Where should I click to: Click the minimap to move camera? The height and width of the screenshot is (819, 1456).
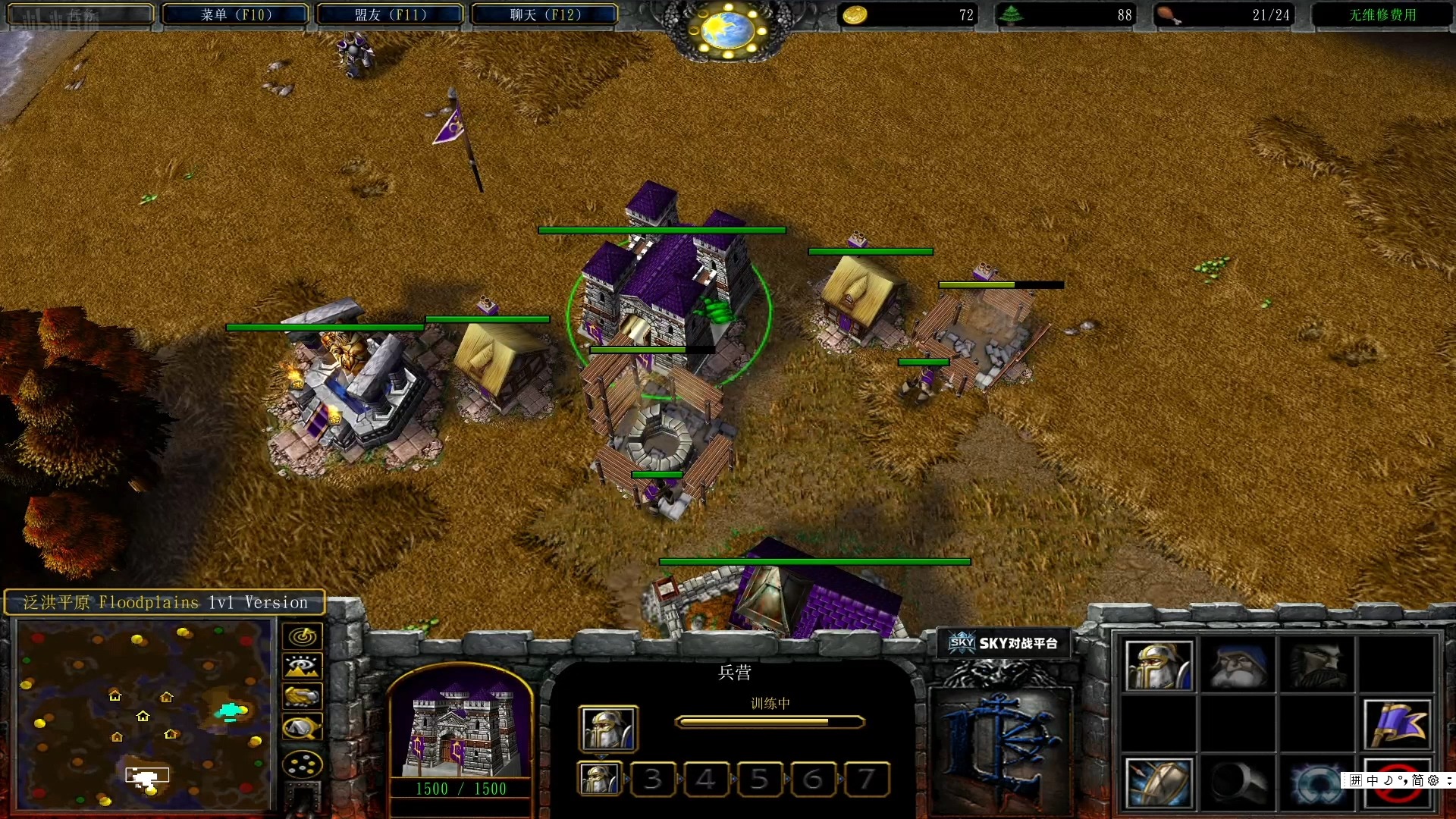tap(144, 713)
